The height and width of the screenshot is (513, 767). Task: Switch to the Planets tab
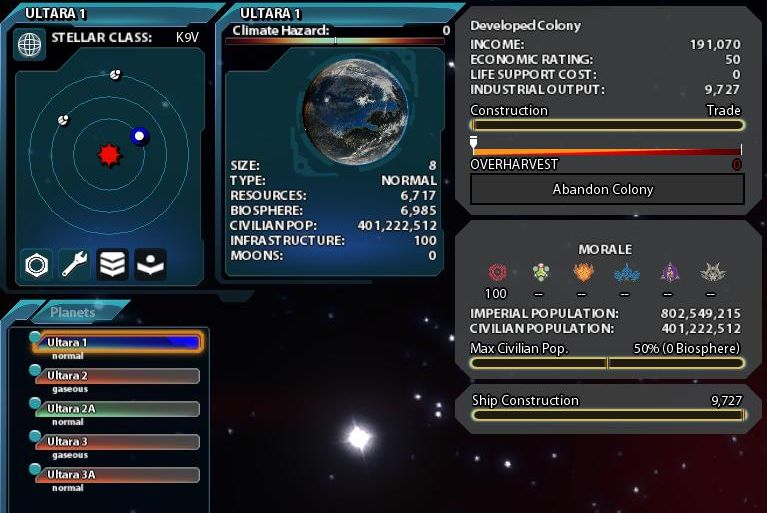click(x=73, y=312)
